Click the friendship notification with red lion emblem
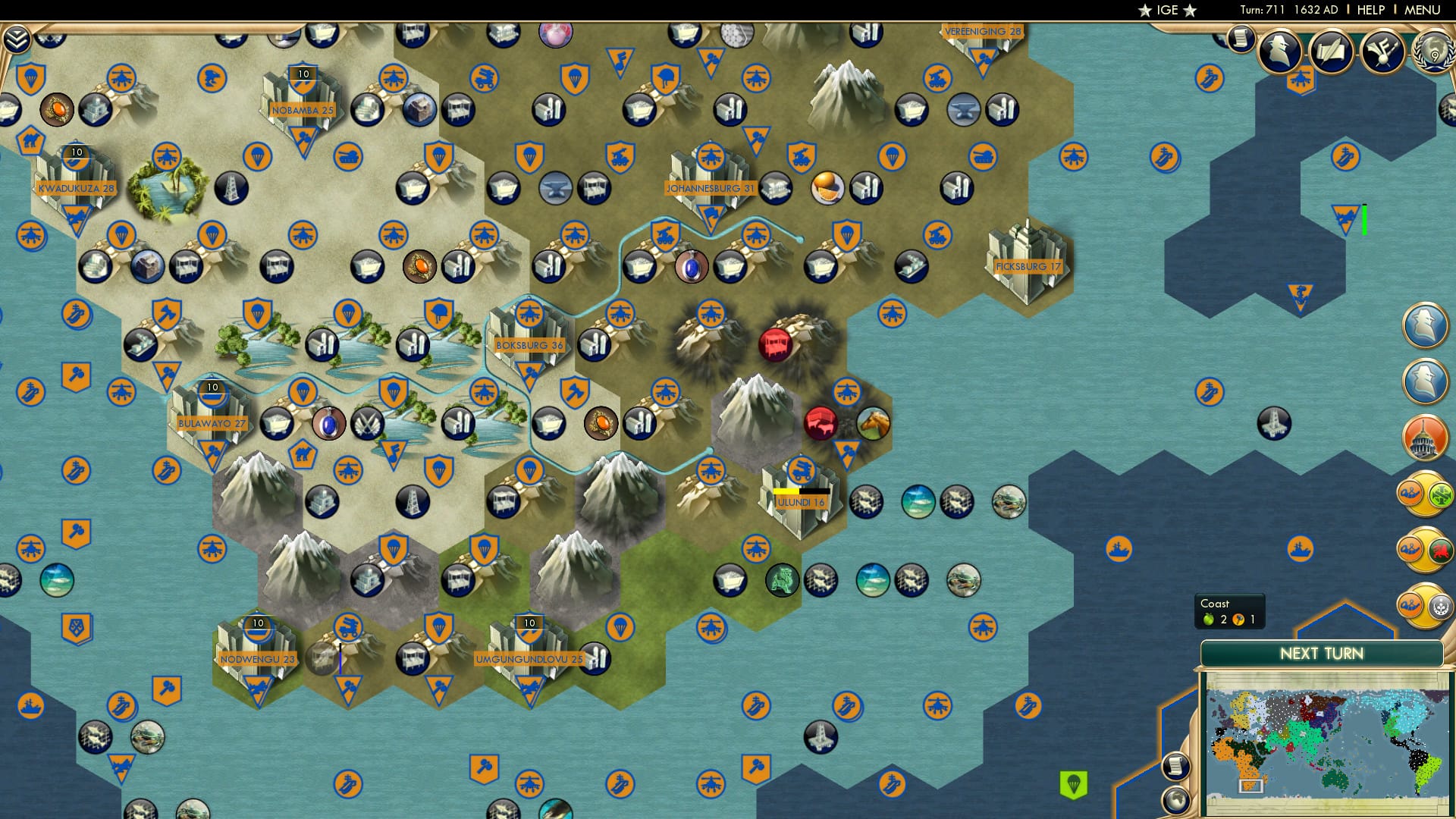 (1424, 546)
